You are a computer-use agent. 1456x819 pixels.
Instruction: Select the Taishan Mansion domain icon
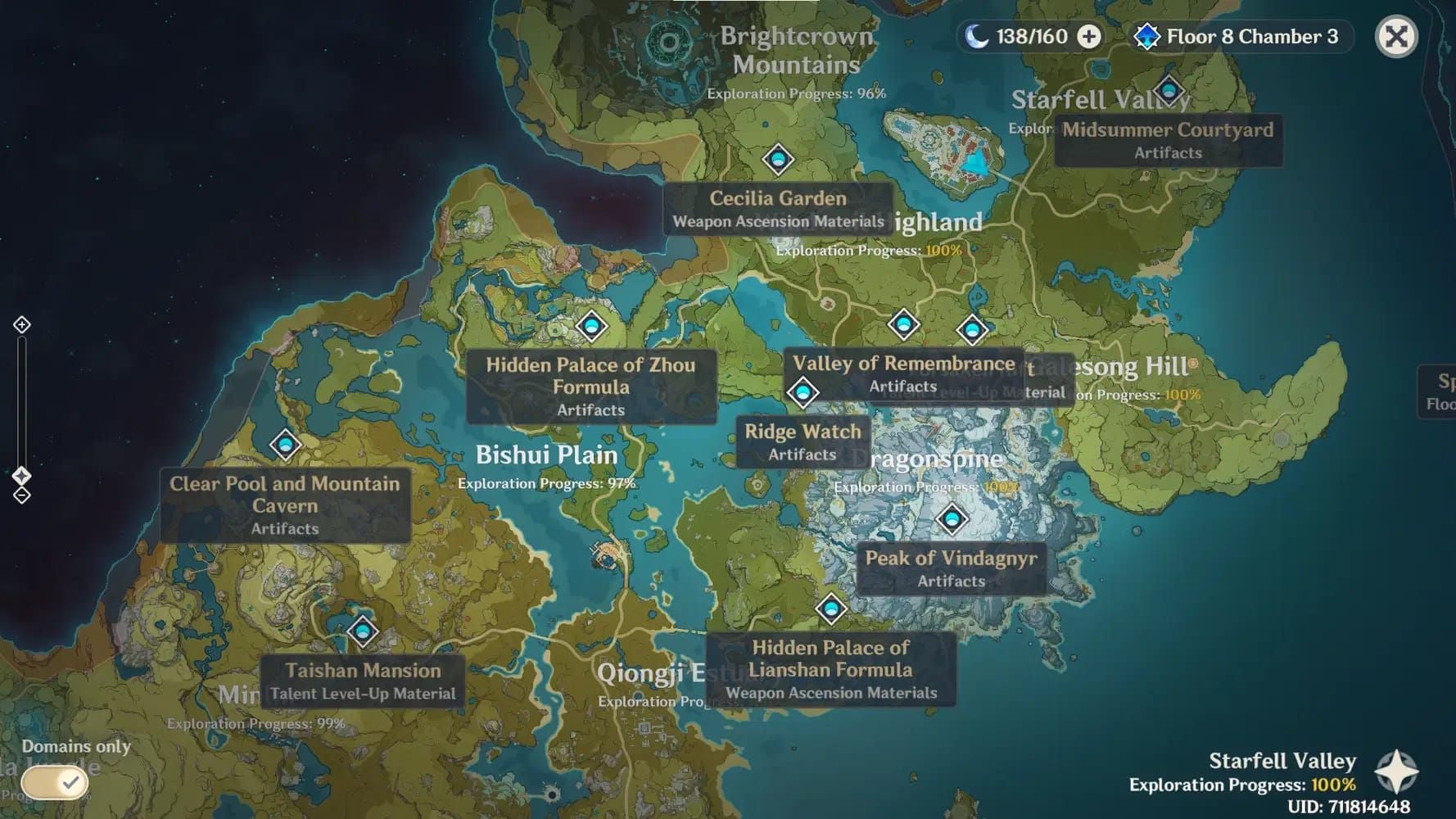click(x=362, y=631)
